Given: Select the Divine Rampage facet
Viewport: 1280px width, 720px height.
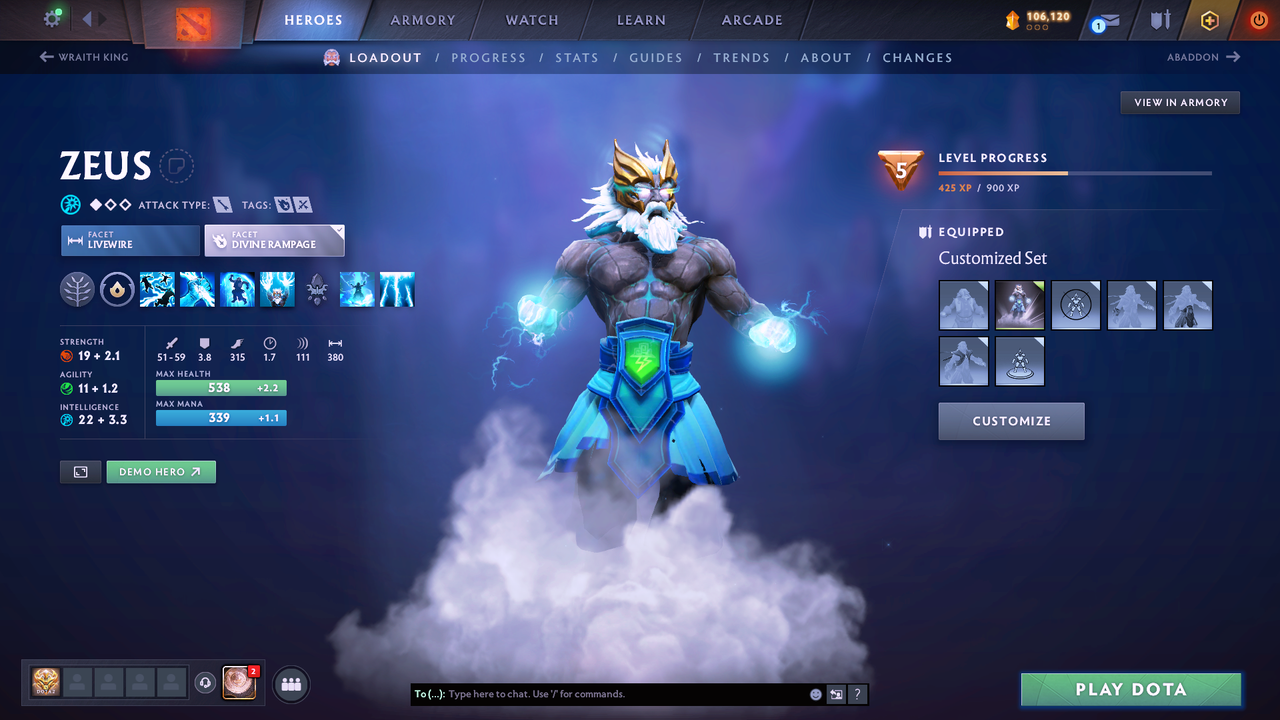Looking at the screenshot, I should pos(274,240).
